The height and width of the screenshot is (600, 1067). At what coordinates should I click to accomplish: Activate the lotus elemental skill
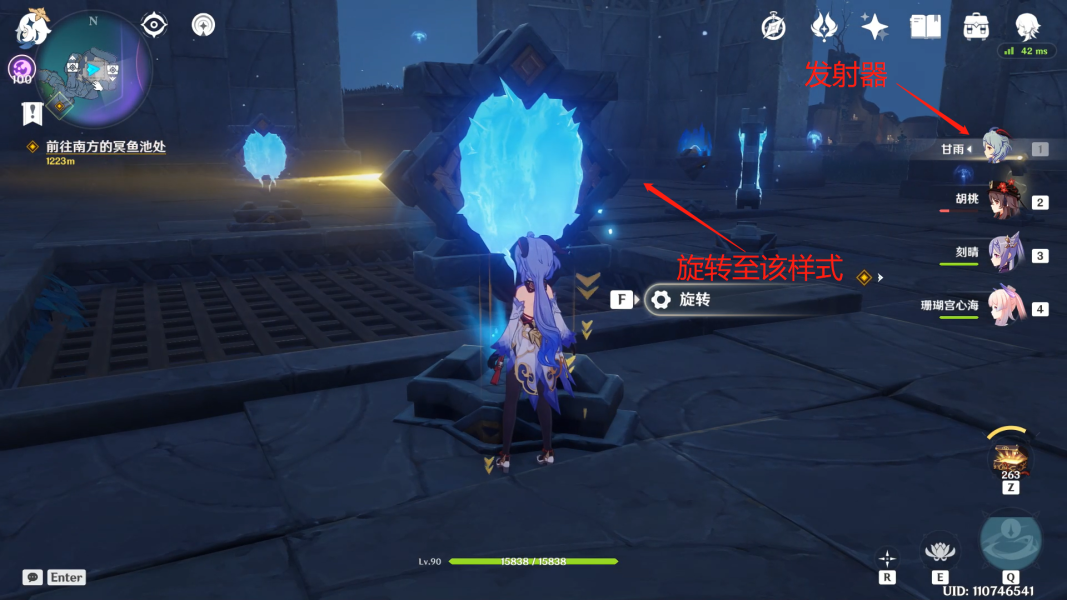(938, 550)
